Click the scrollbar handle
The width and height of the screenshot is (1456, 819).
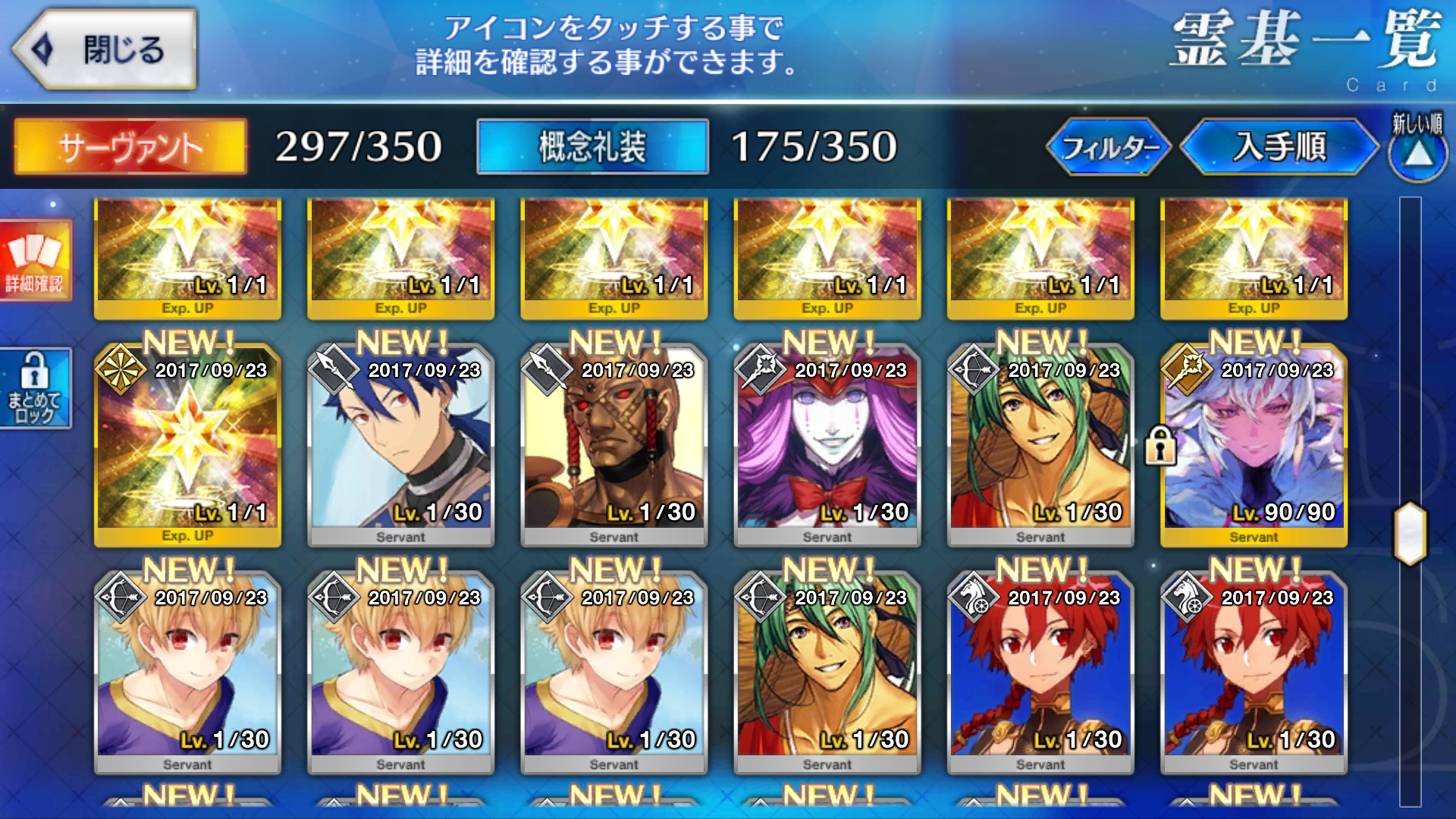click(1410, 533)
